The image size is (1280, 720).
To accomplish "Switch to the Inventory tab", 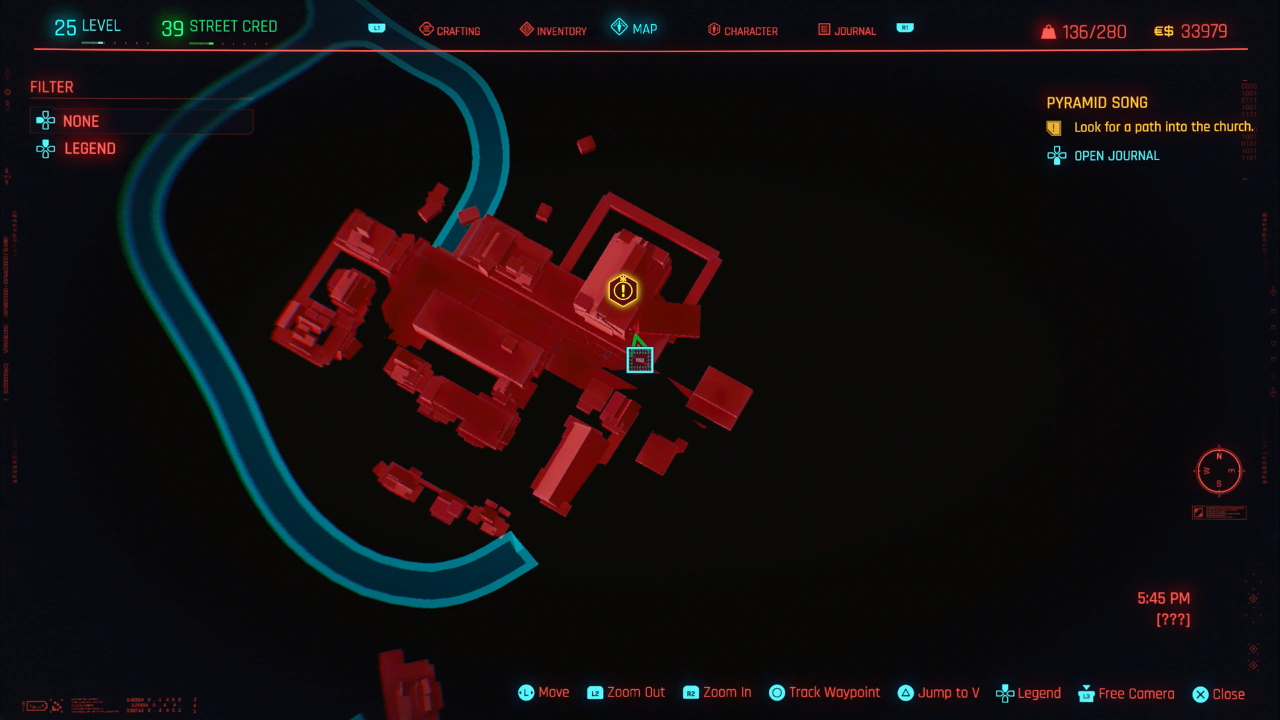I will click(x=553, y=30).
